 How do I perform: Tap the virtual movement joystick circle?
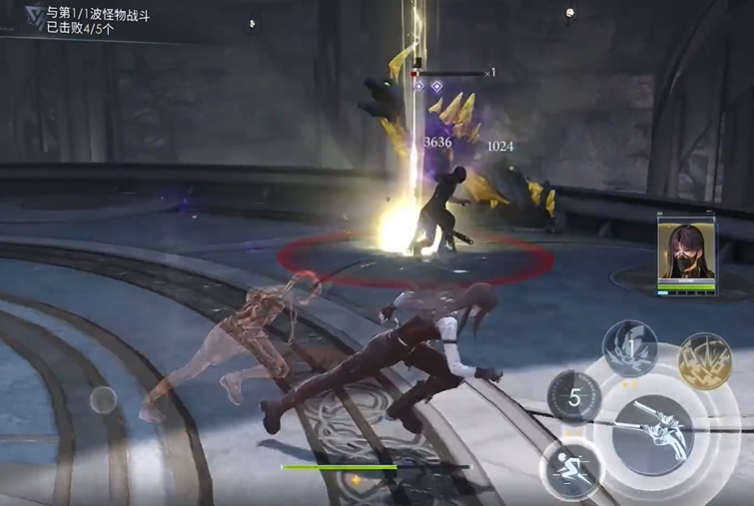point(103,400)
